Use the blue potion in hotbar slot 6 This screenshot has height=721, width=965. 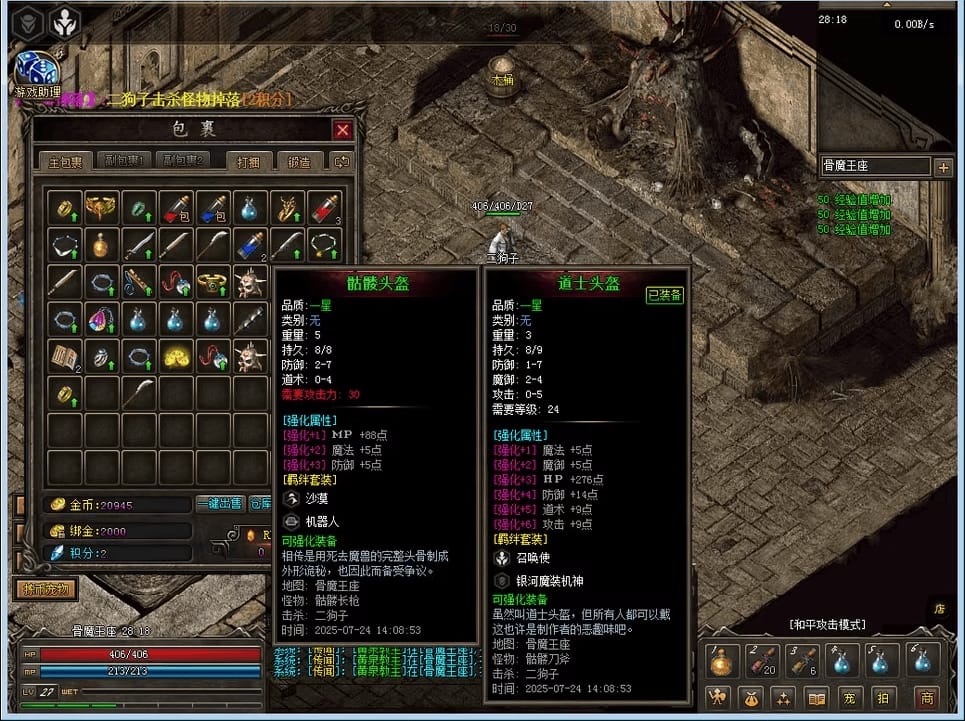(x=922, y=659)
